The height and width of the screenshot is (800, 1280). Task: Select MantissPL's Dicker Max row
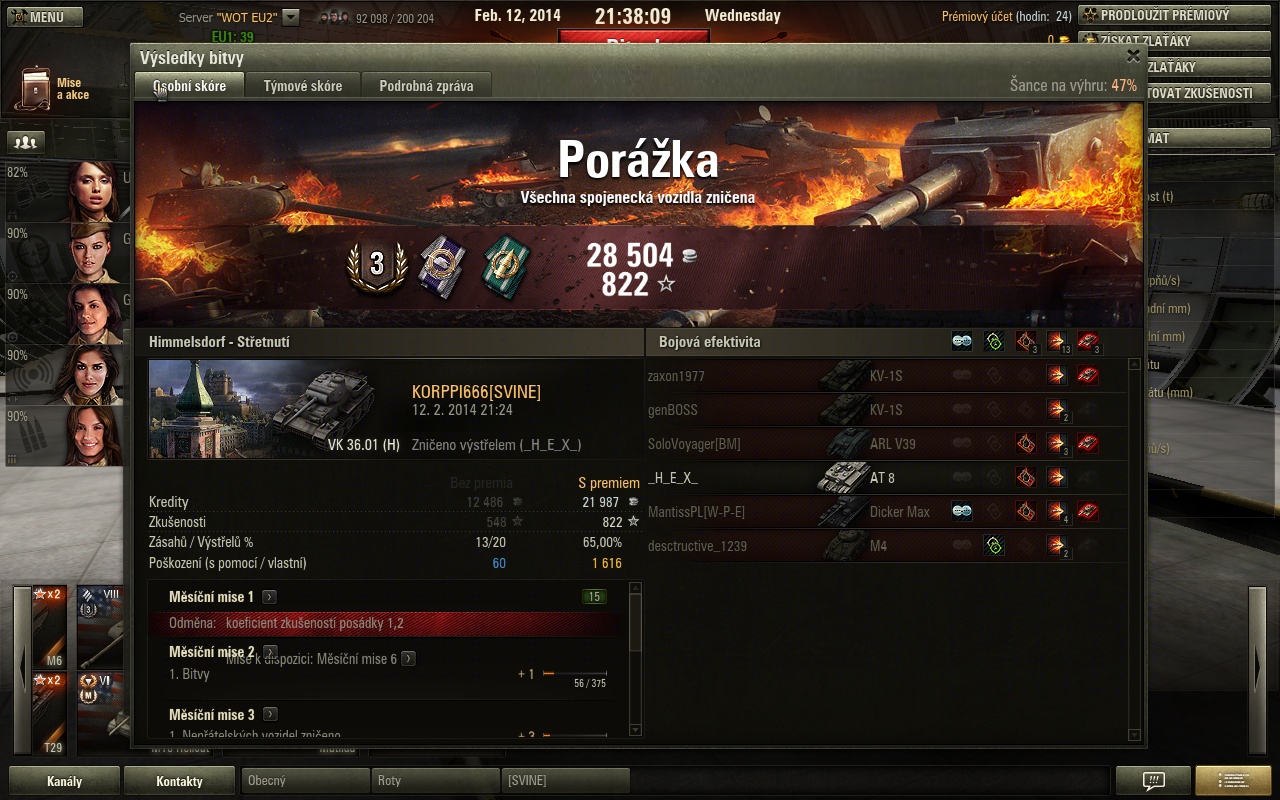[x=885, y=512]
